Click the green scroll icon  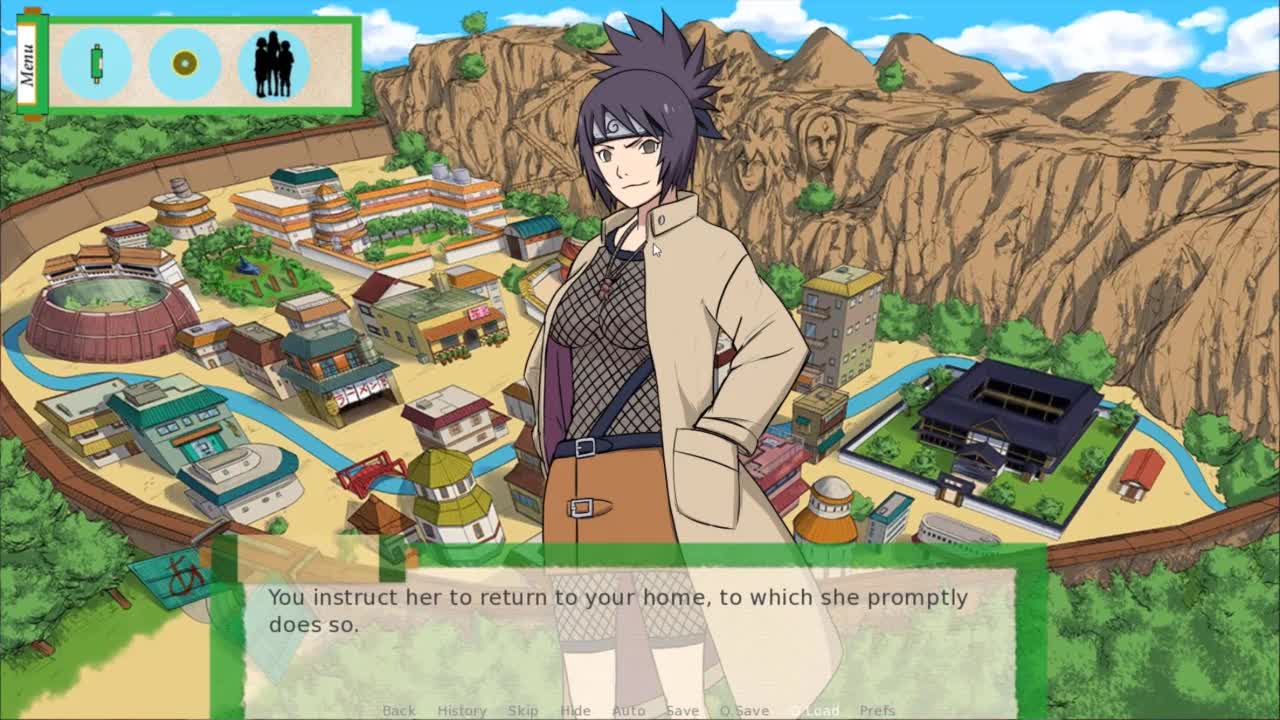coord(96,64)
